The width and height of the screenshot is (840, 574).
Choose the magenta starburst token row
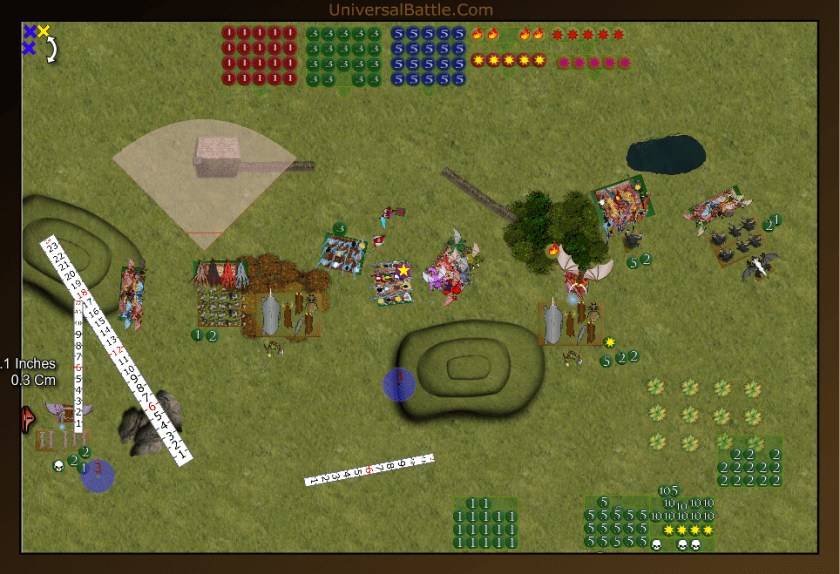point(593,63)
